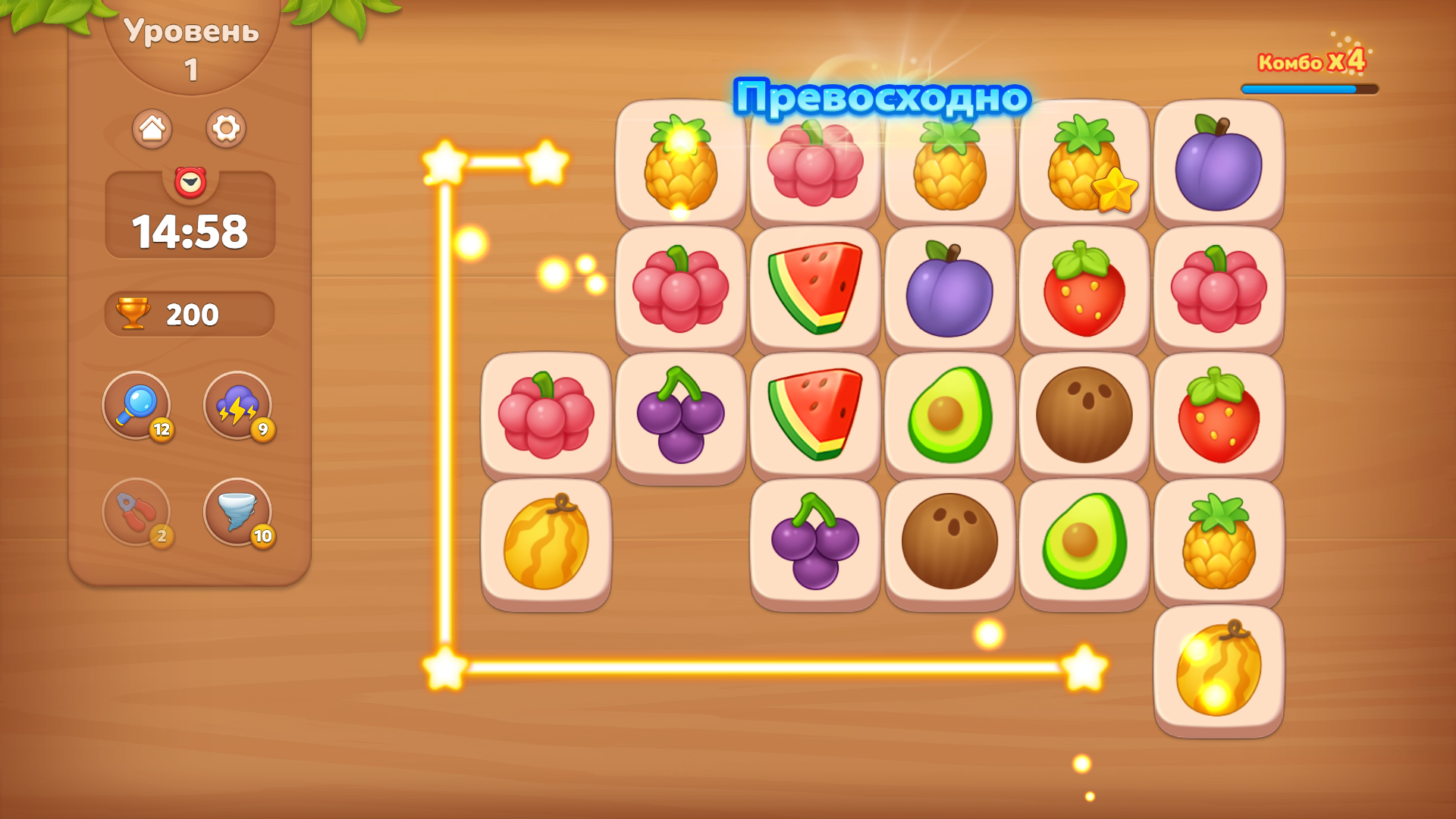
Task: Select the grapes tile in the bottom row
Action: click(x=813, y=542)
